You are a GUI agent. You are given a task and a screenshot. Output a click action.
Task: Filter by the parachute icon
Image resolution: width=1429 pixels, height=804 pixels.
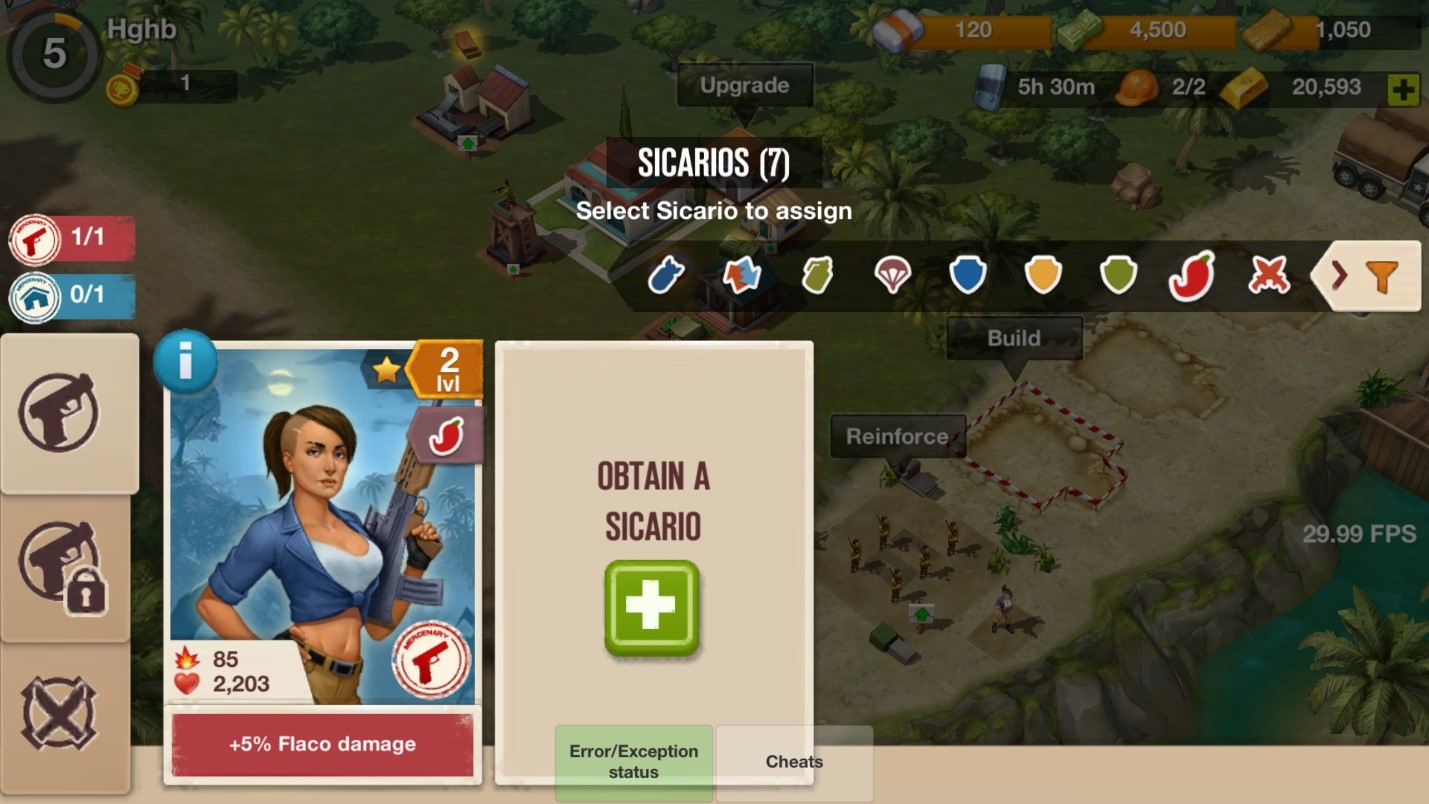pyautogui.click(x=892, y=275)
